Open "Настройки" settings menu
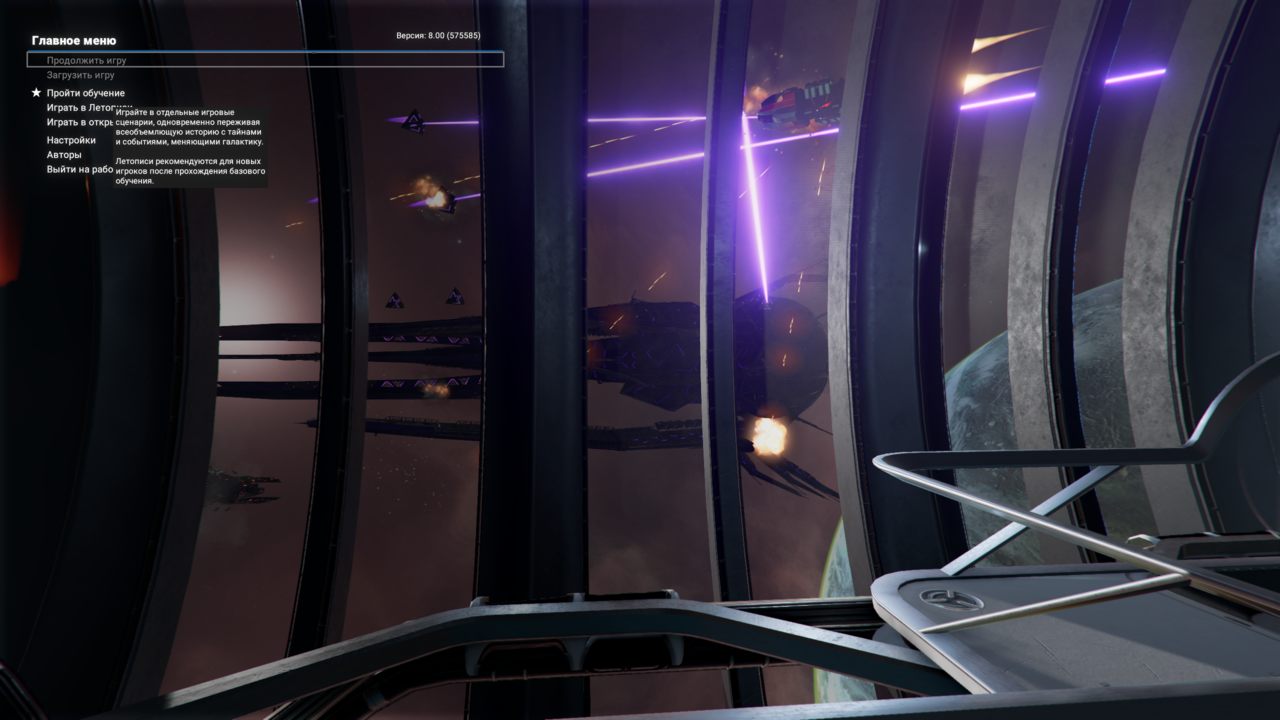This screenshot has height=720, width=1280. point(71,140)
